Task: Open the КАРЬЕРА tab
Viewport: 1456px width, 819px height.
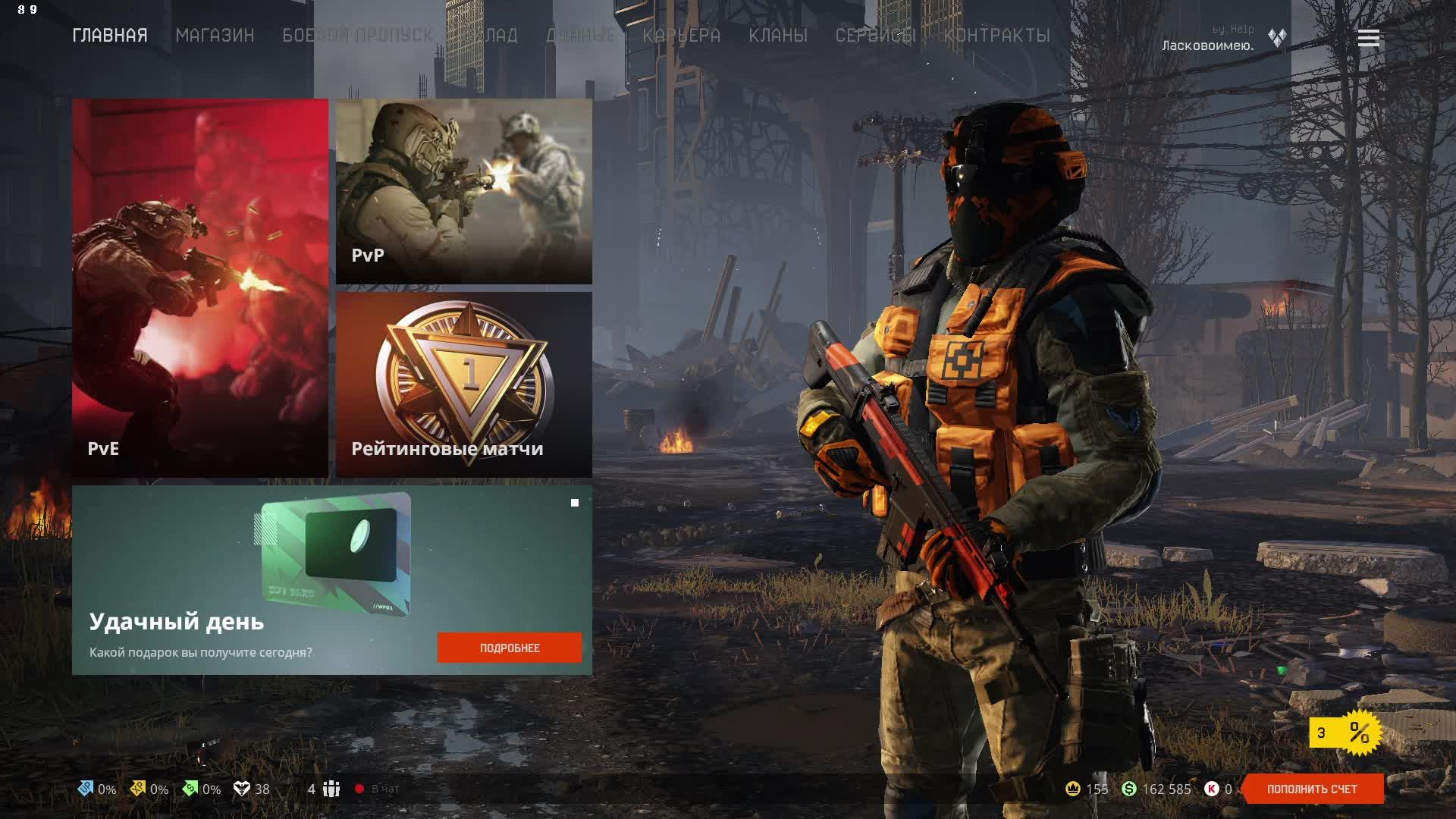Action: 681,36
